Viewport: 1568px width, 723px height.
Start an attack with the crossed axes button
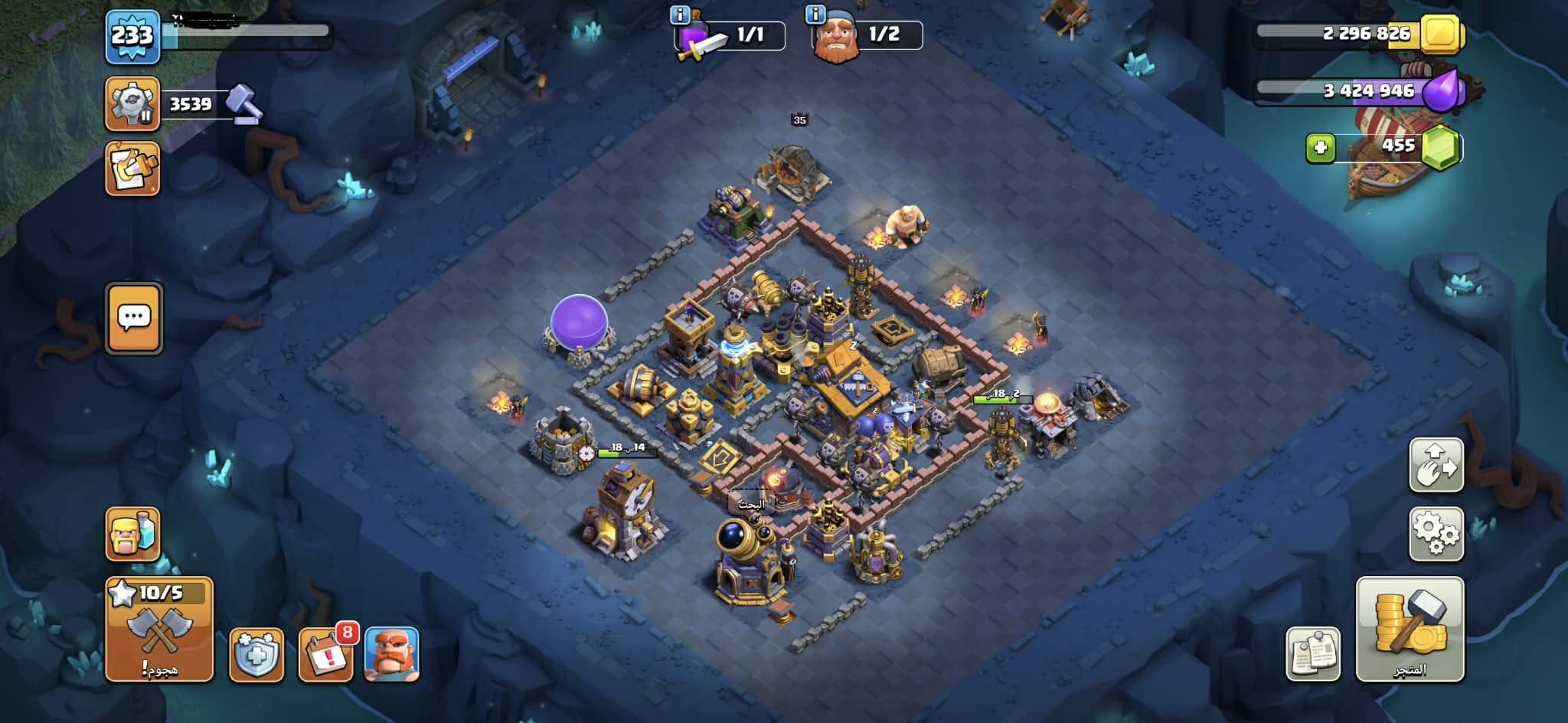point(159,630)
